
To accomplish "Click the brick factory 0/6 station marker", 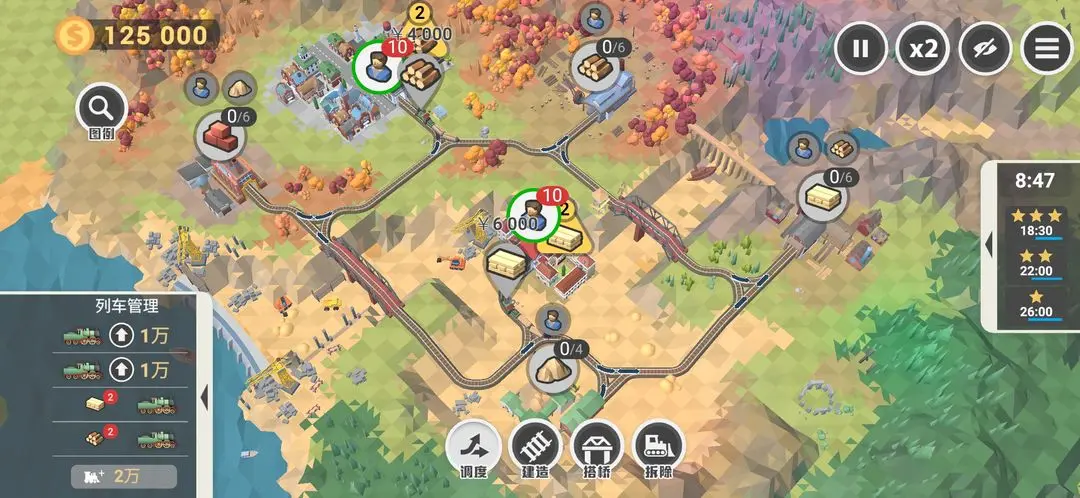I will 221,133.
